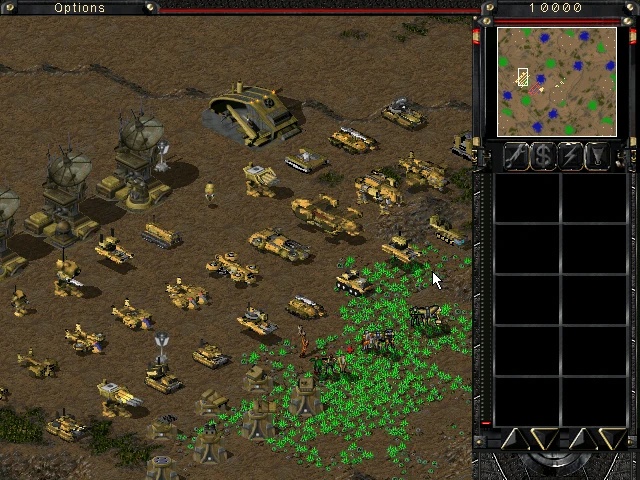
Task: Select the dollar-sign sell button
Action: click(543, 155)
